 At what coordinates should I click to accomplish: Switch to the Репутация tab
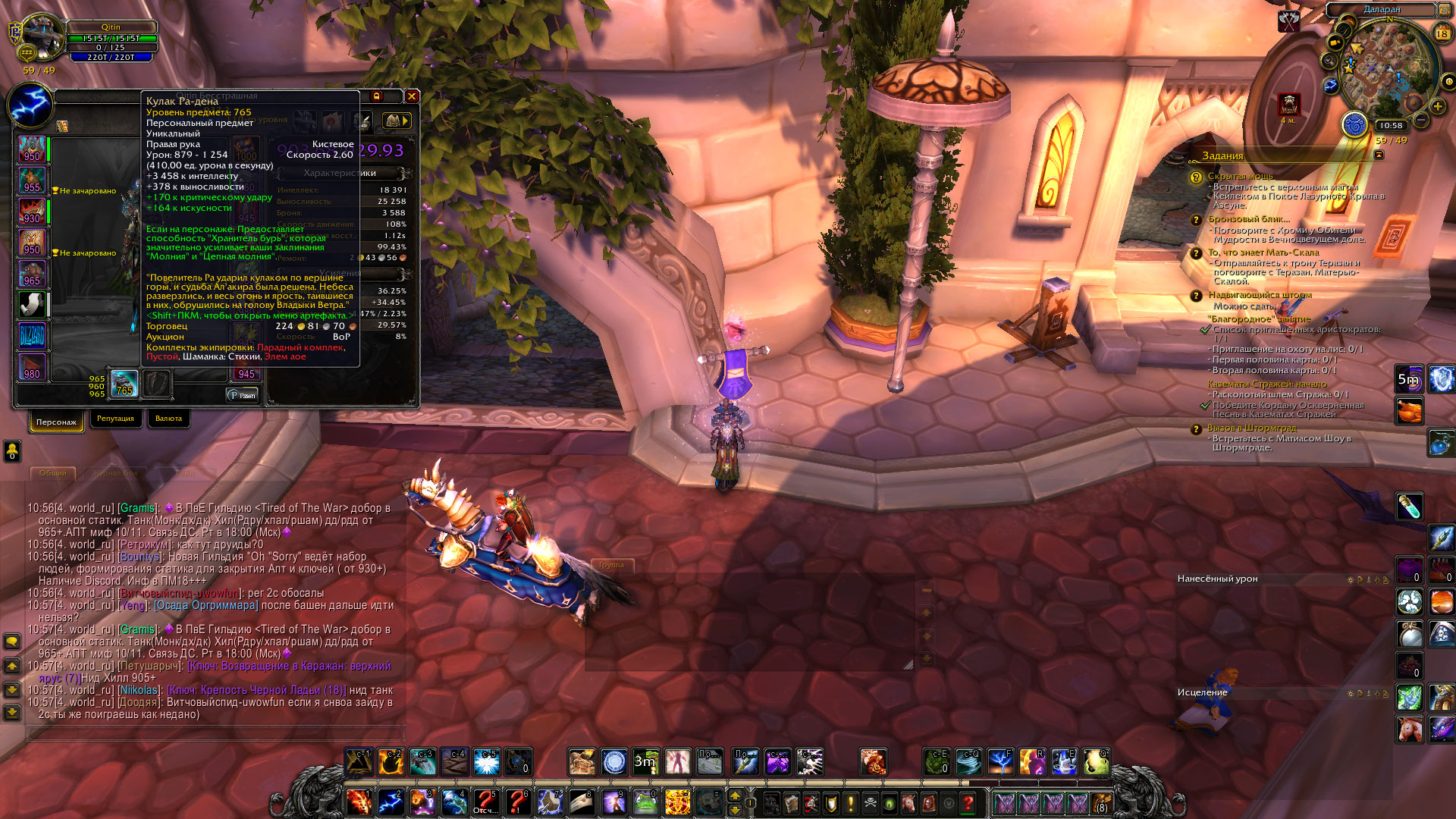(x=115, y=419)
